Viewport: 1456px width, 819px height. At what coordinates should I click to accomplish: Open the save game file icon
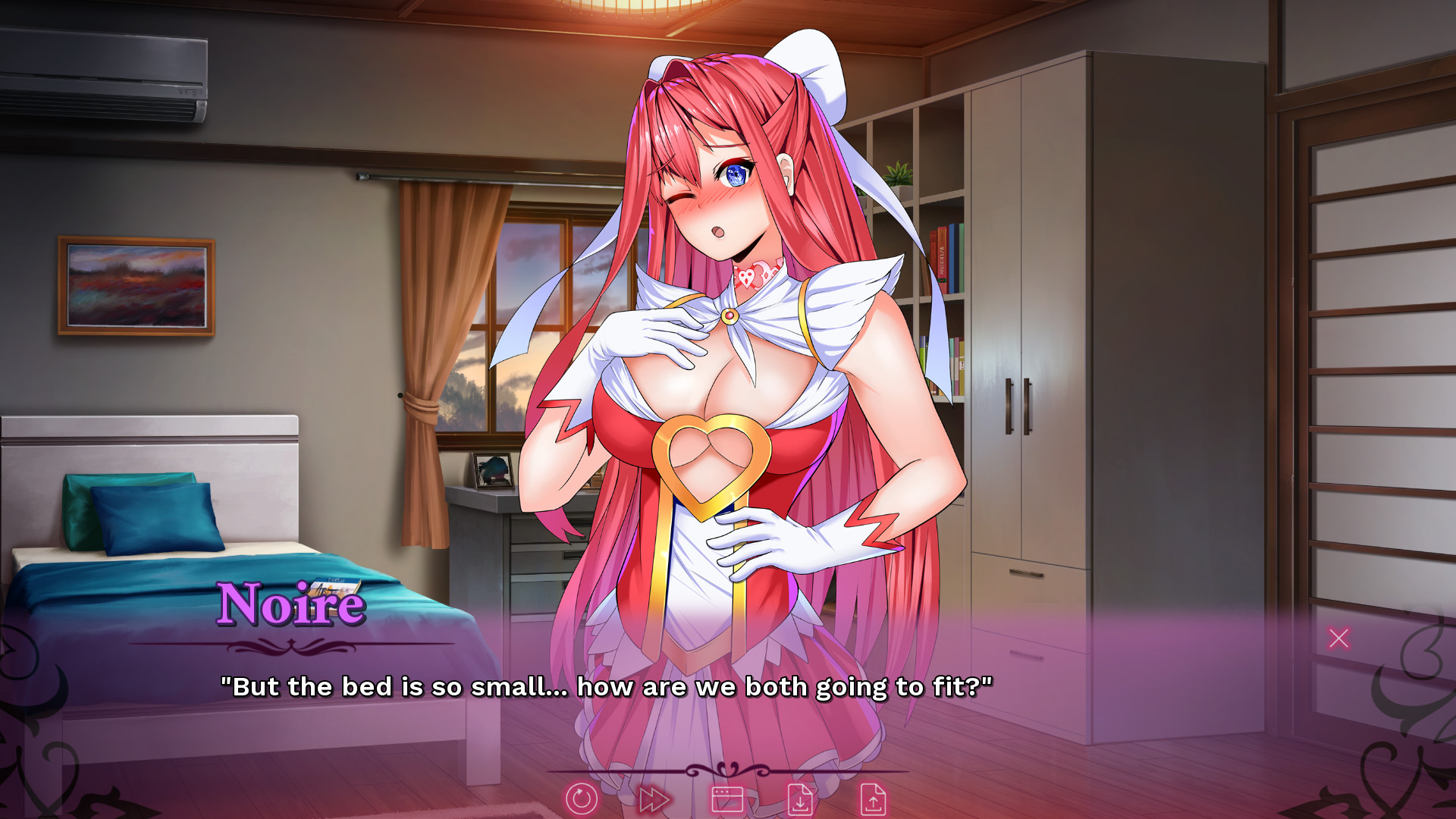tap(801, 798)
